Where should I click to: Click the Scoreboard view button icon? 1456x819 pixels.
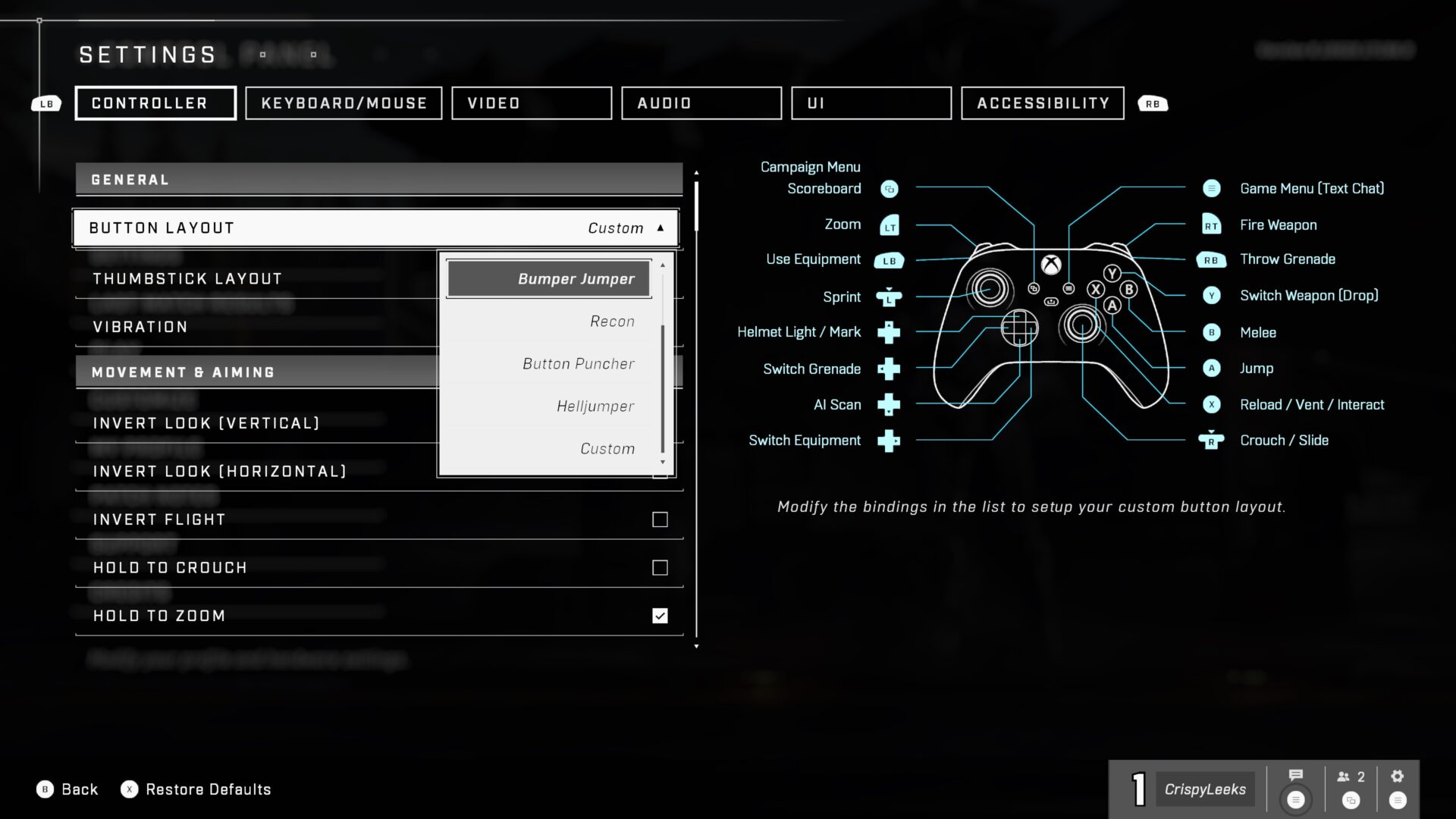pos(889,189)
